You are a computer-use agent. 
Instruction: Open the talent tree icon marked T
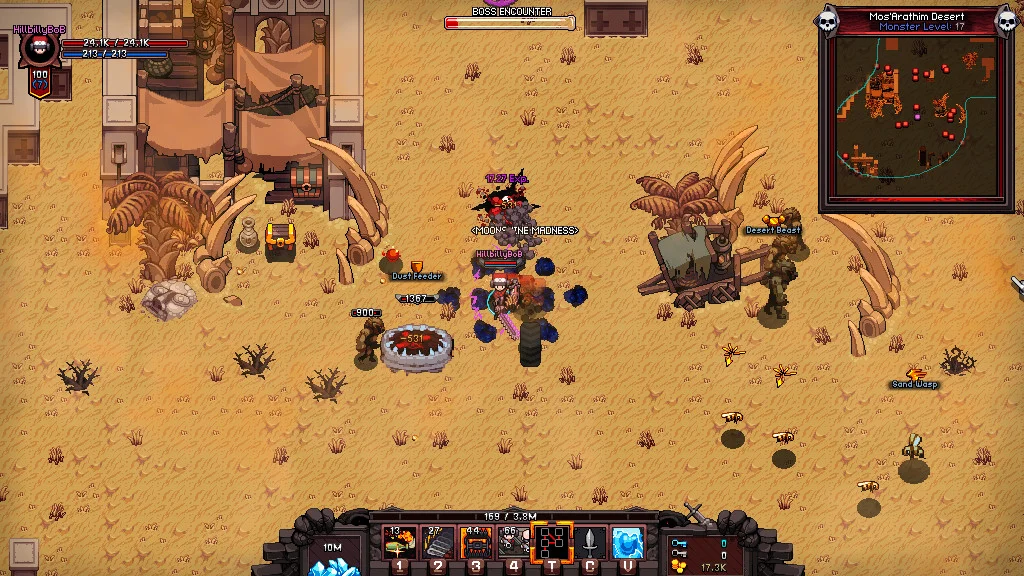[552, 543]
